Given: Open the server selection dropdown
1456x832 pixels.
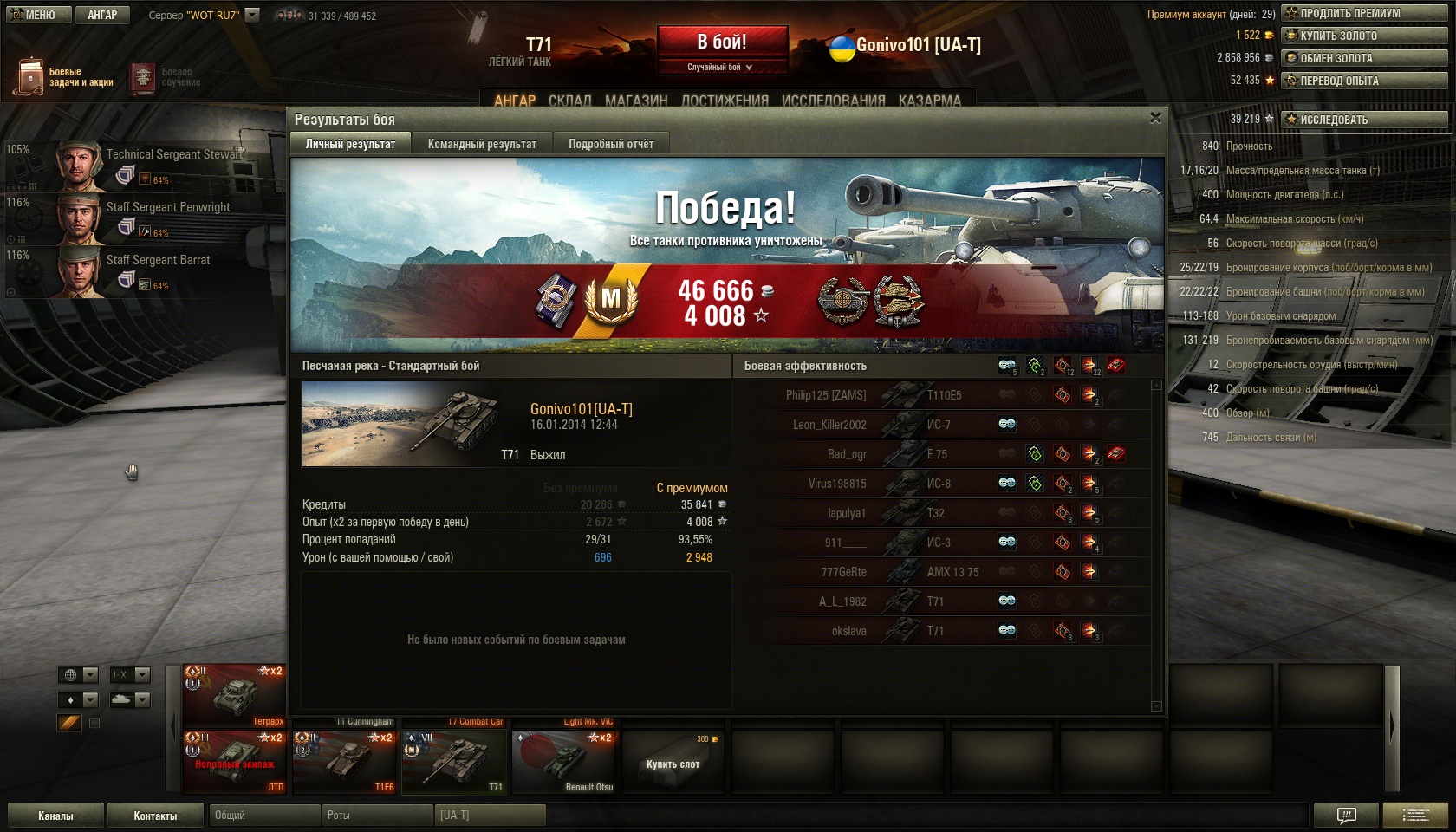Looking at the screenshot, I should click(252, 15).
